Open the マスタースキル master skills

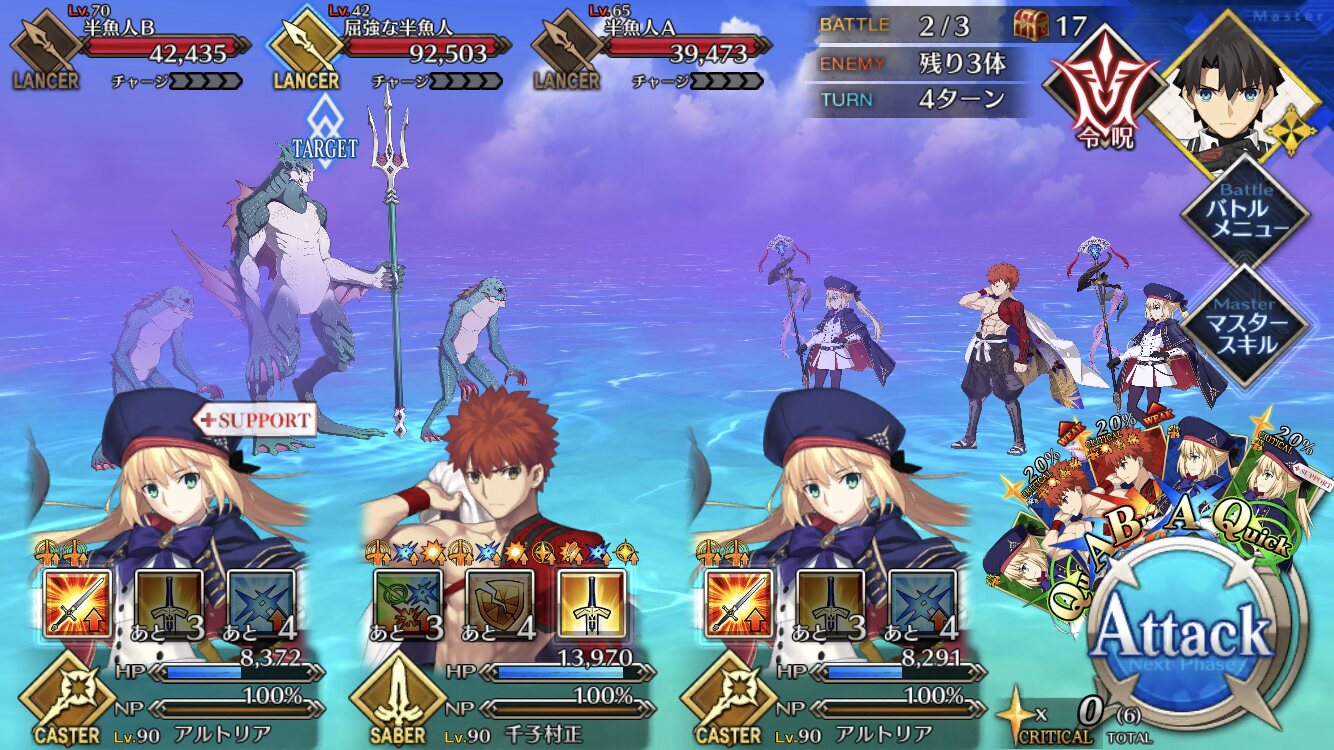(x=1246, y=325)
